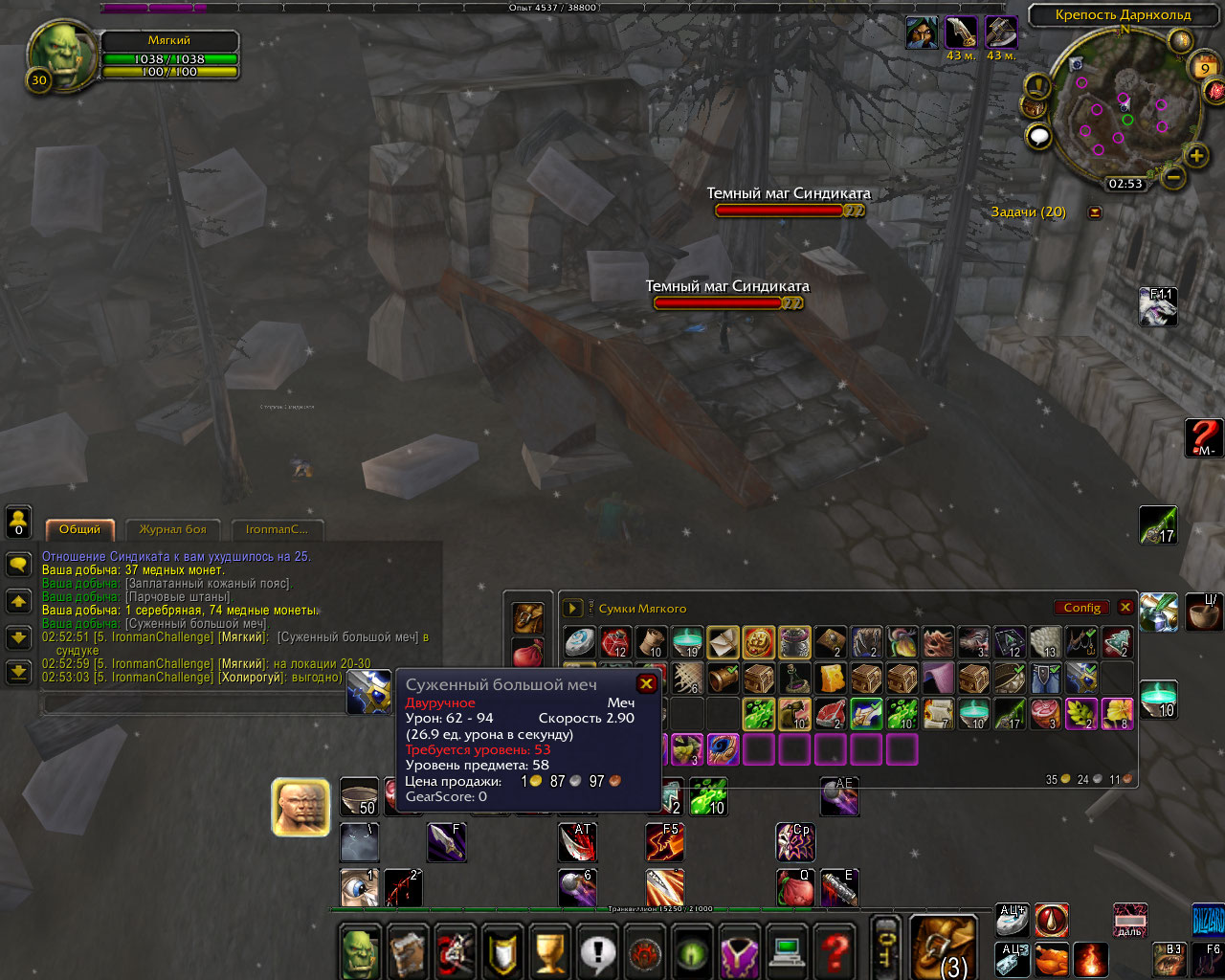Zoom out the minimap with minus button

tap(1173, 176)
